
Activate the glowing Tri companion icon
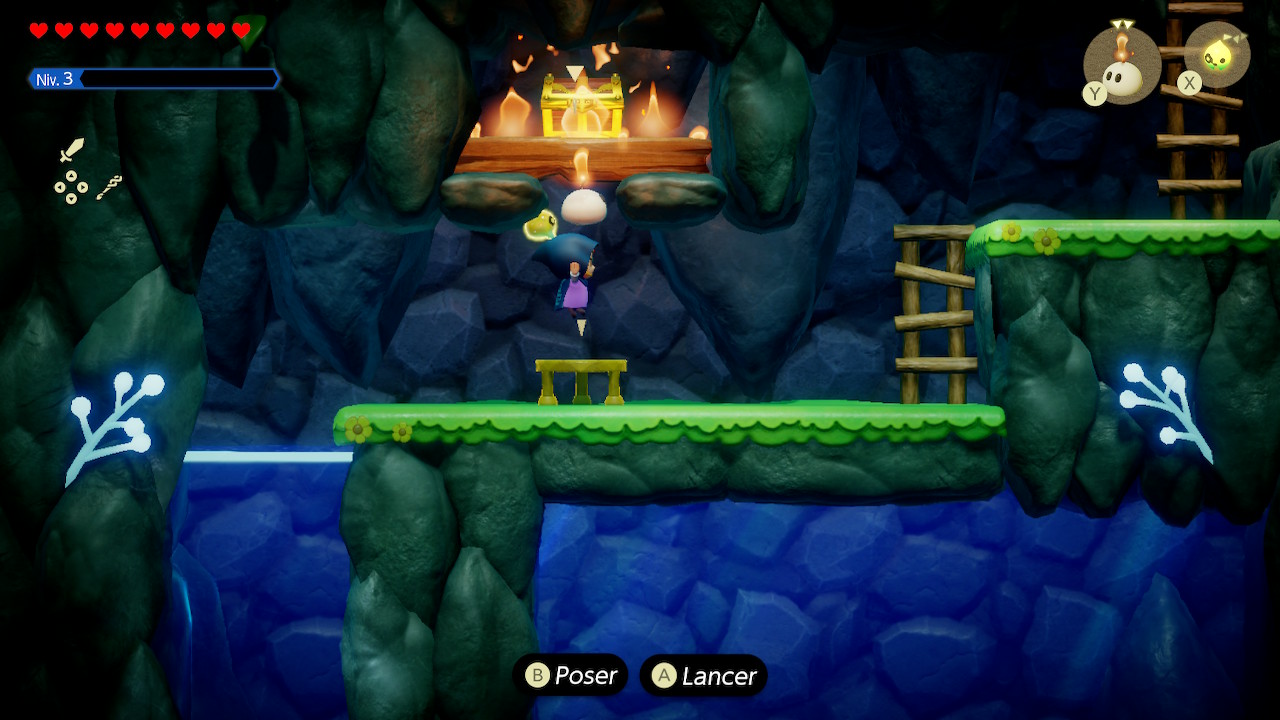coord(1218,54)
